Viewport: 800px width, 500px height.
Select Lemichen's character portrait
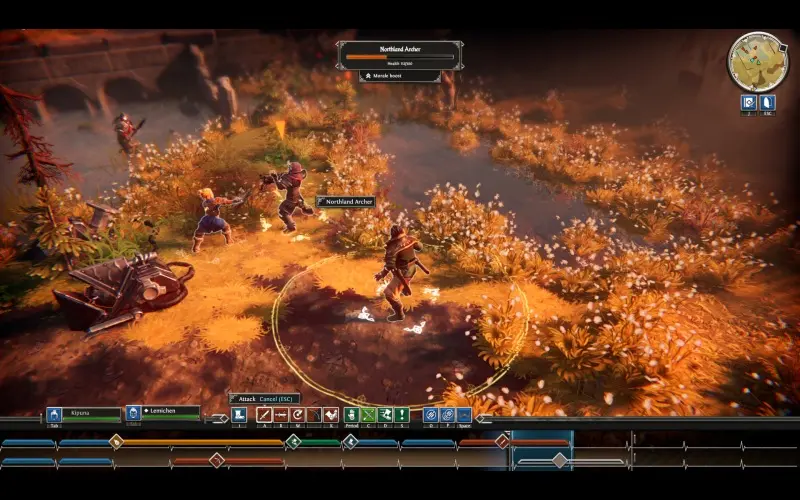coord(133,414)
